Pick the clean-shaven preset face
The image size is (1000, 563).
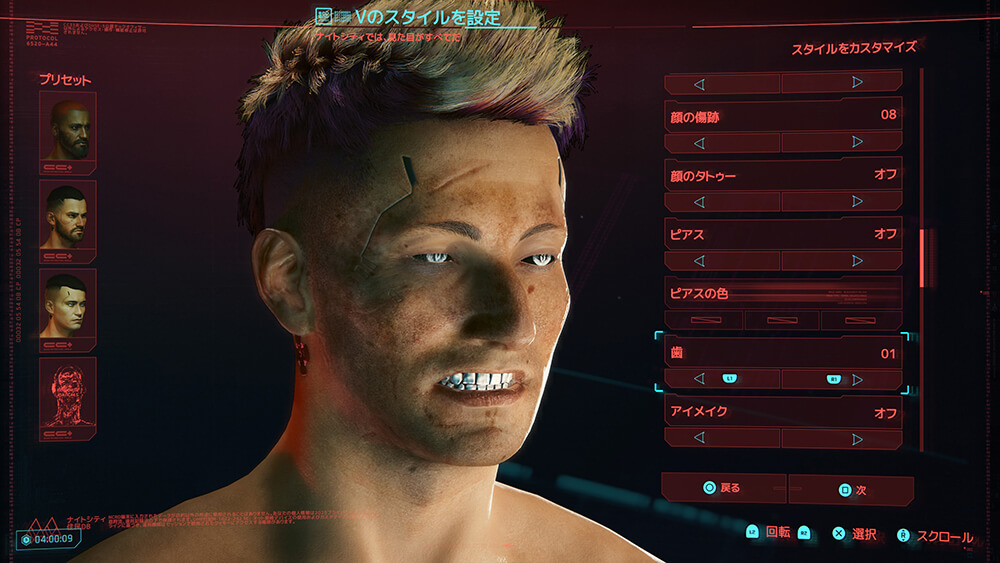tap(68, 304)
